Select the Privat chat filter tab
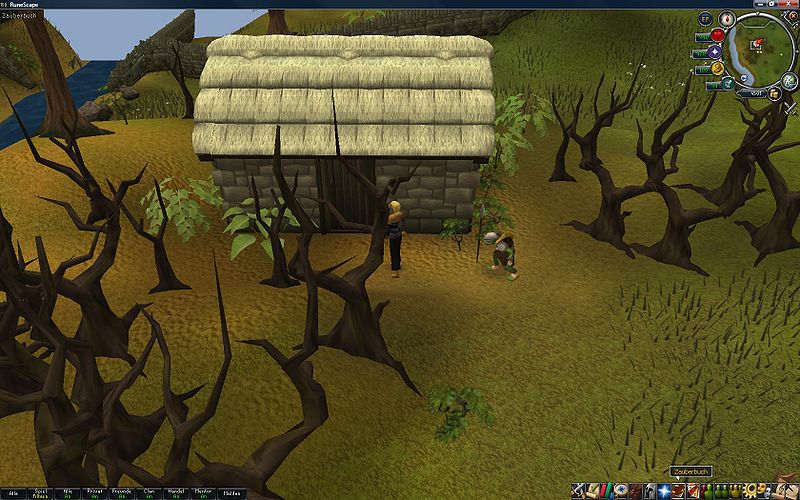800x500 pixels. click(95, 492)
